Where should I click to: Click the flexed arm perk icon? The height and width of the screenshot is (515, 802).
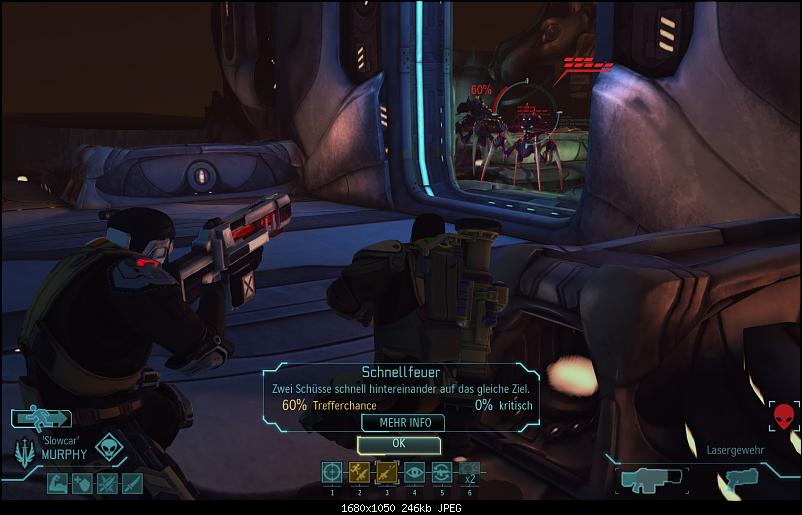coord(57,483)
